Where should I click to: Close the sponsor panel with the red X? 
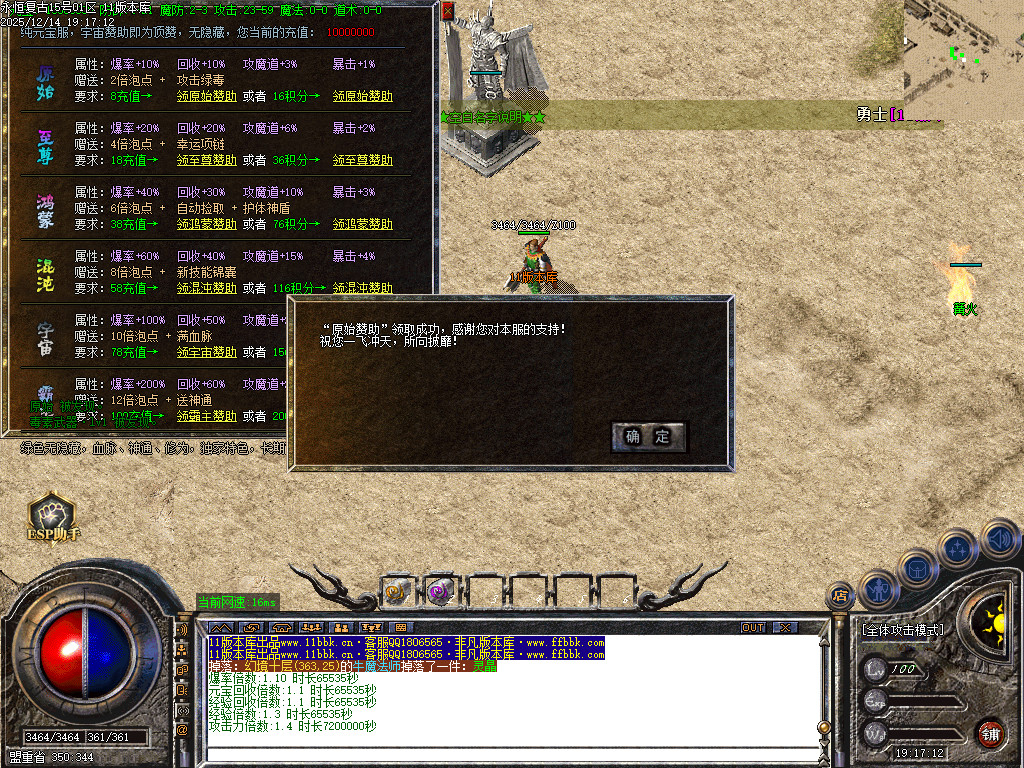click(x=448, y=11)
